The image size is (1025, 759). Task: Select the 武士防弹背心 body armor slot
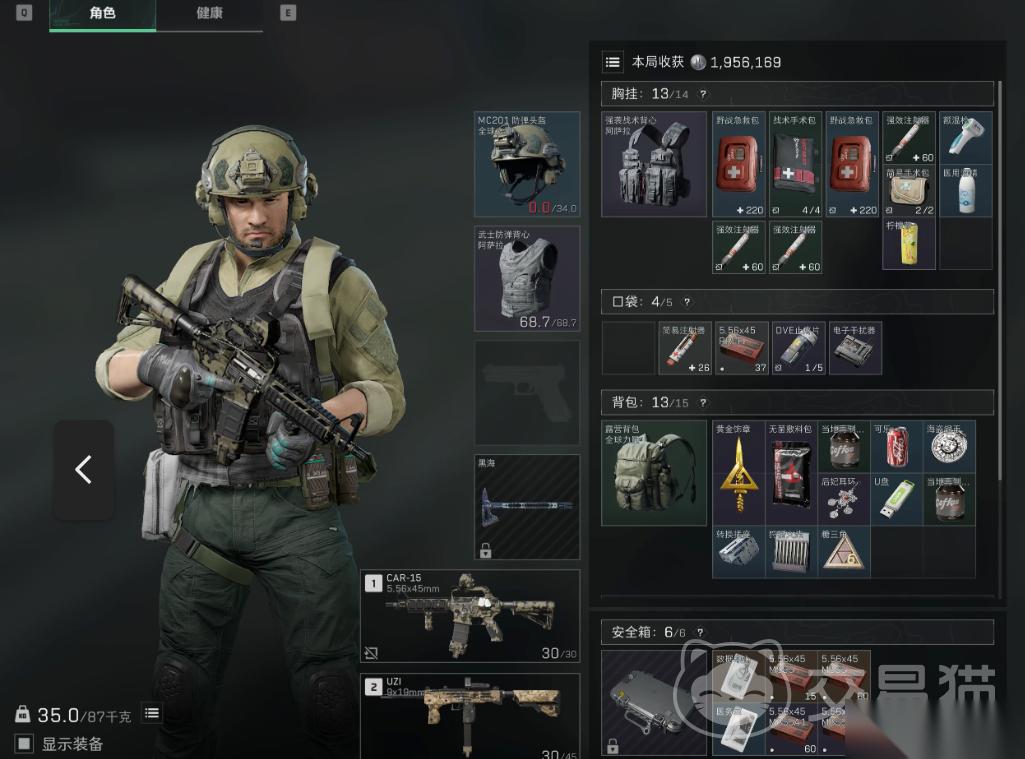(527, 278)
